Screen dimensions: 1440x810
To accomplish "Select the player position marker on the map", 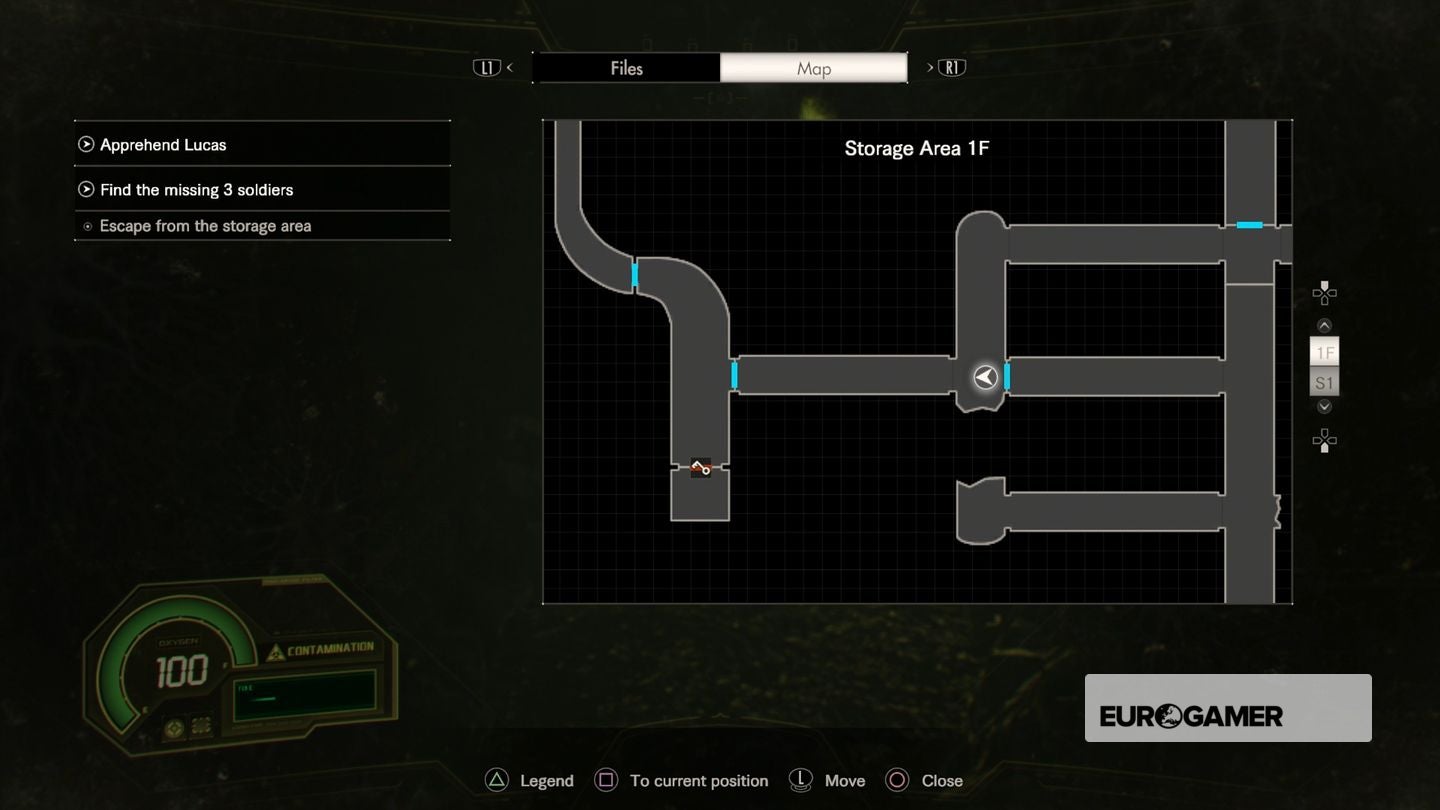I will [x=982, y=378].
